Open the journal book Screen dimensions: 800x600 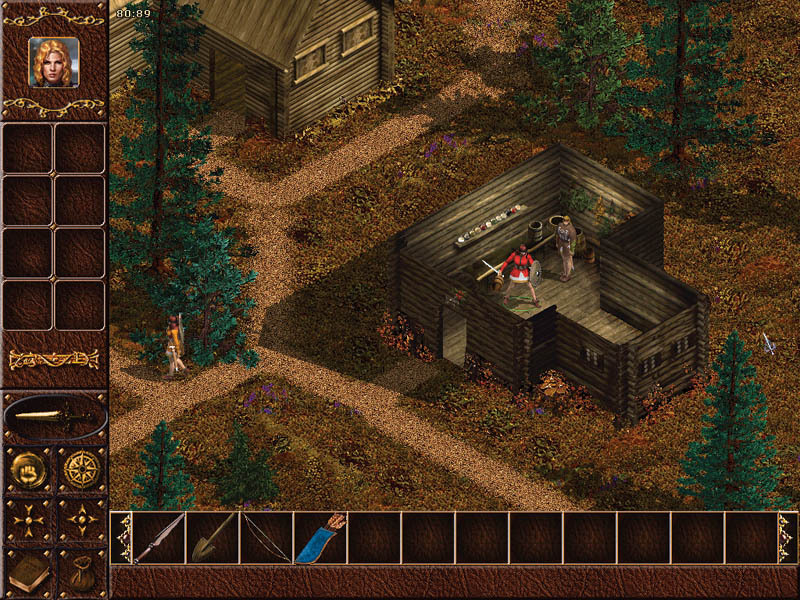pos(28,573)
